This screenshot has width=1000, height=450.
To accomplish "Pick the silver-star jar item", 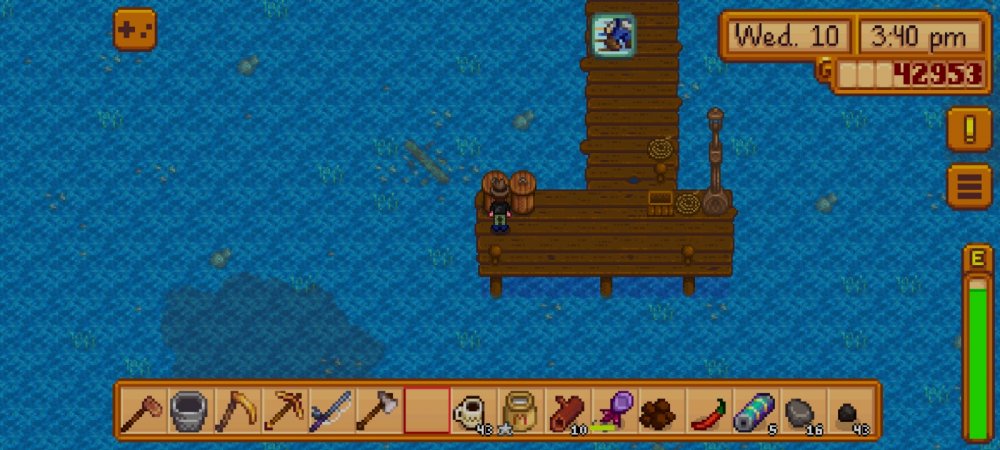I will pyautogui.click(x=521, y=411).
